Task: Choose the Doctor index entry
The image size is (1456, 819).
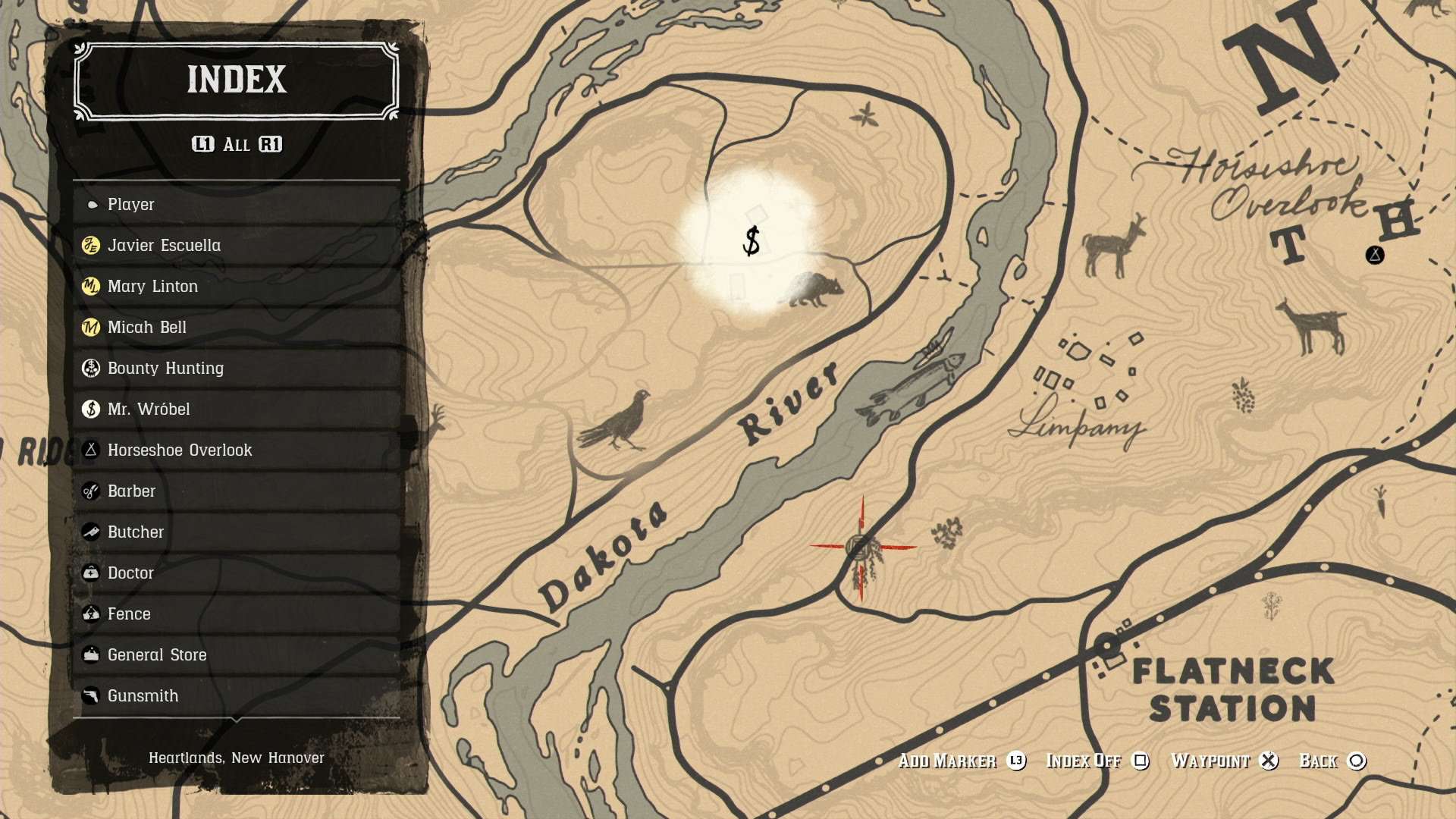Action: pyautogui.click(x=237, y=573)
